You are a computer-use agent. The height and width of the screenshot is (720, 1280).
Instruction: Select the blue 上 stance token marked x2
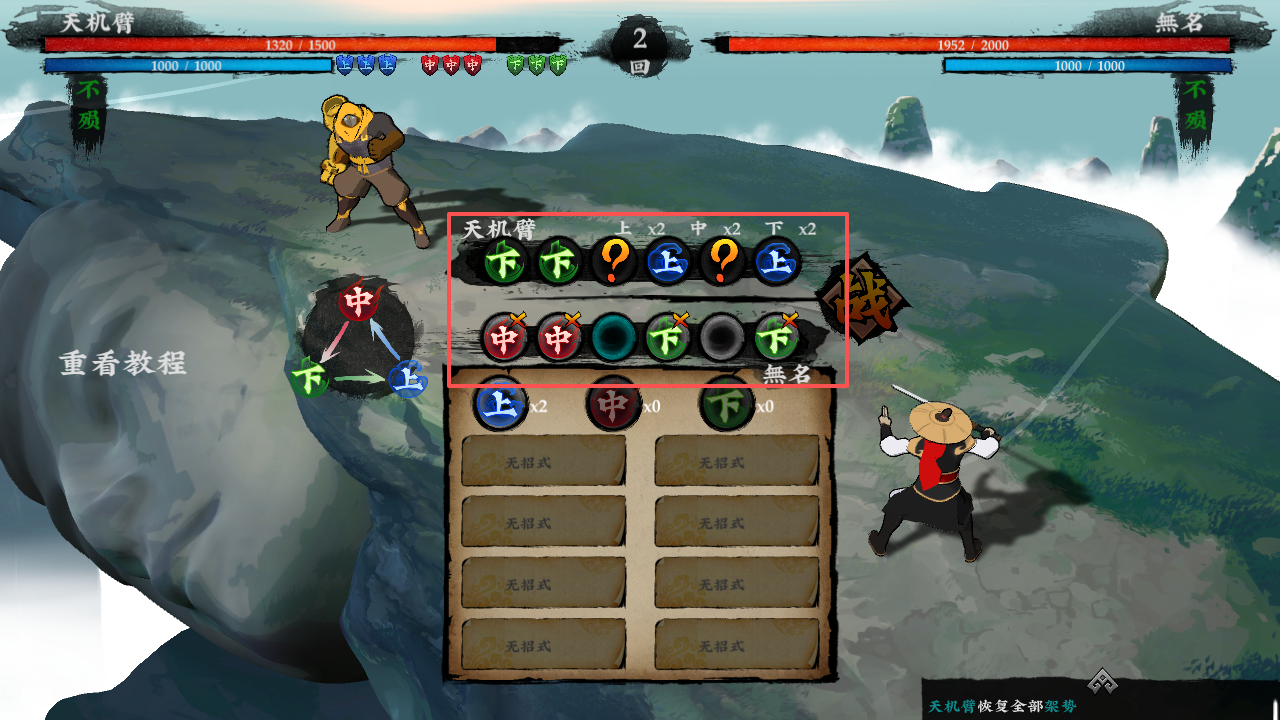[x=500, y=405]
